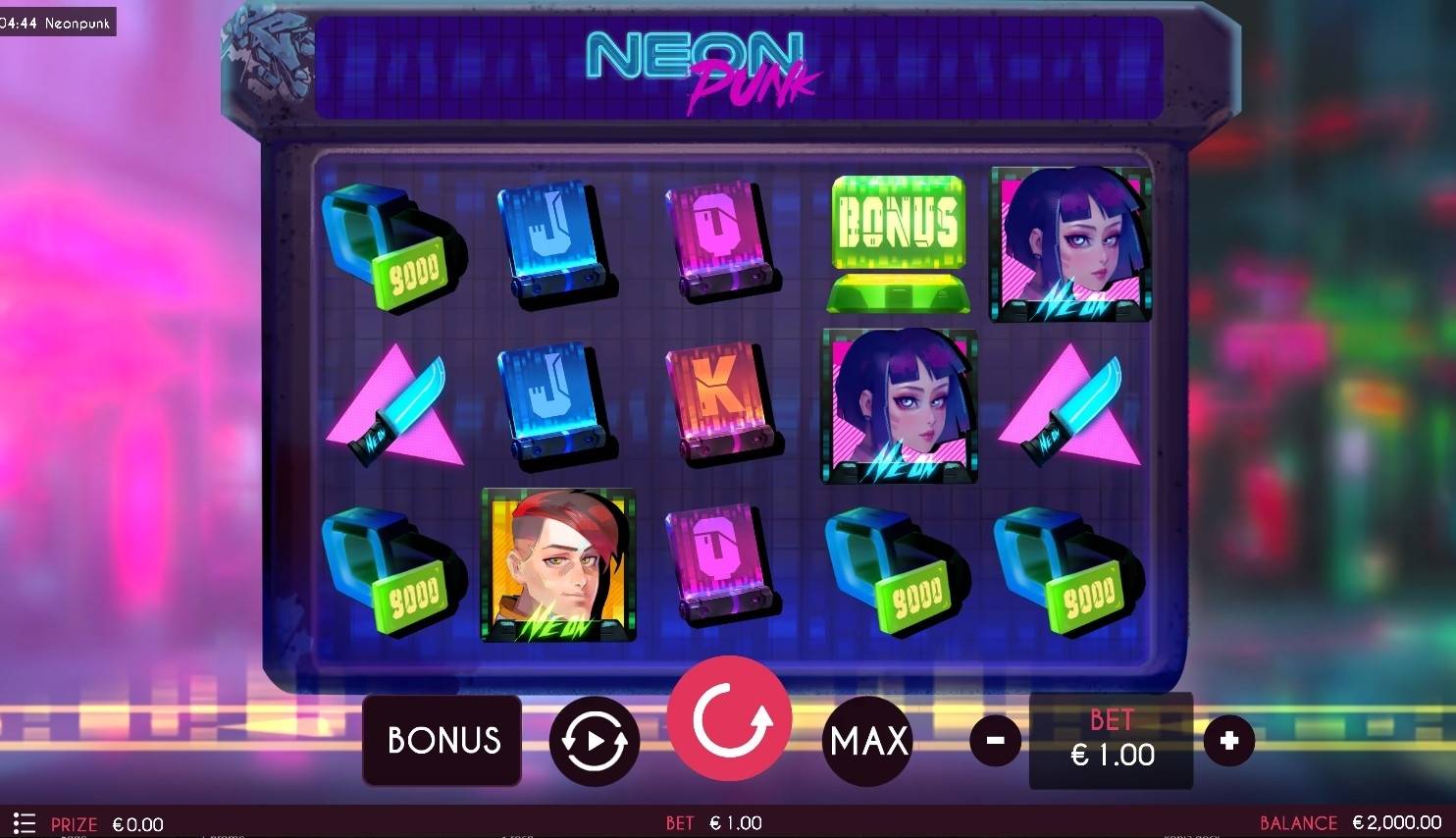Click the orange K letter symbol

click(x=723, y=402)
